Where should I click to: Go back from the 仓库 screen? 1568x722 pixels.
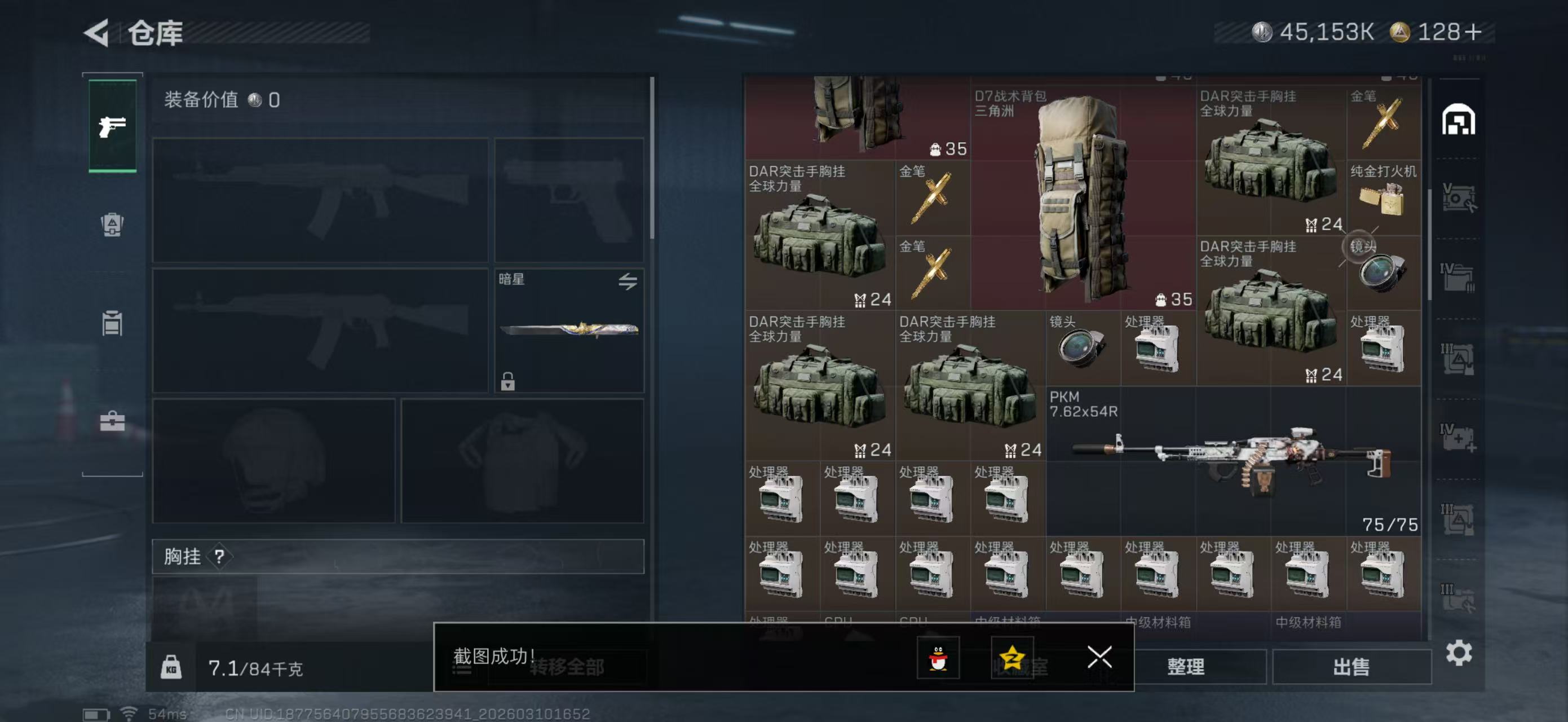[x=98, y=32]
